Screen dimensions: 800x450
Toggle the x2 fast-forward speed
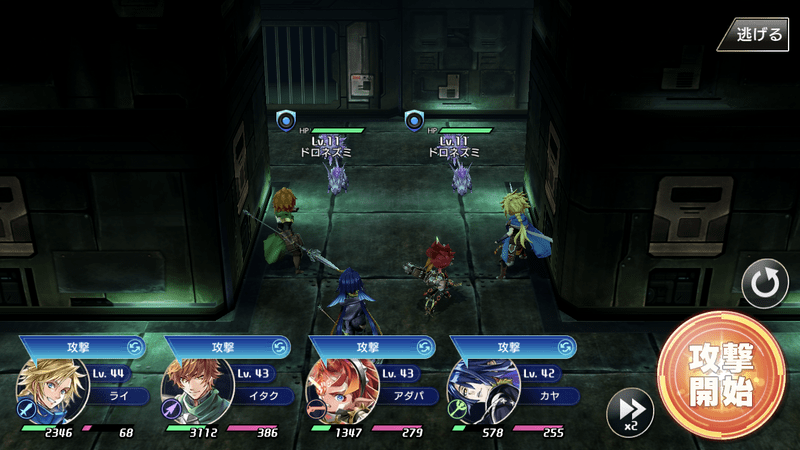(x=630, y=410)
